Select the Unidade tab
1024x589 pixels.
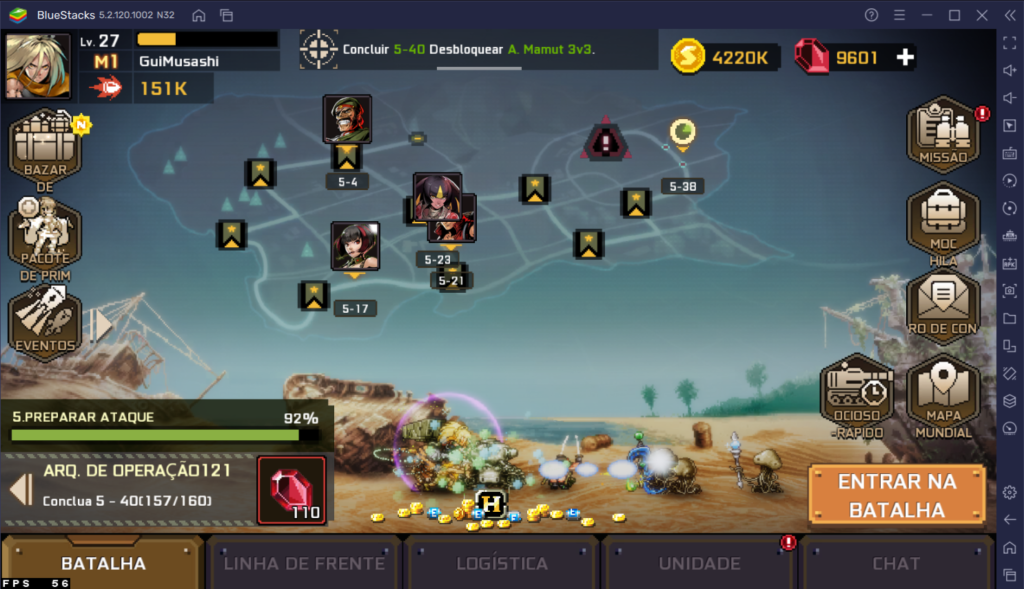coord(699,563)
